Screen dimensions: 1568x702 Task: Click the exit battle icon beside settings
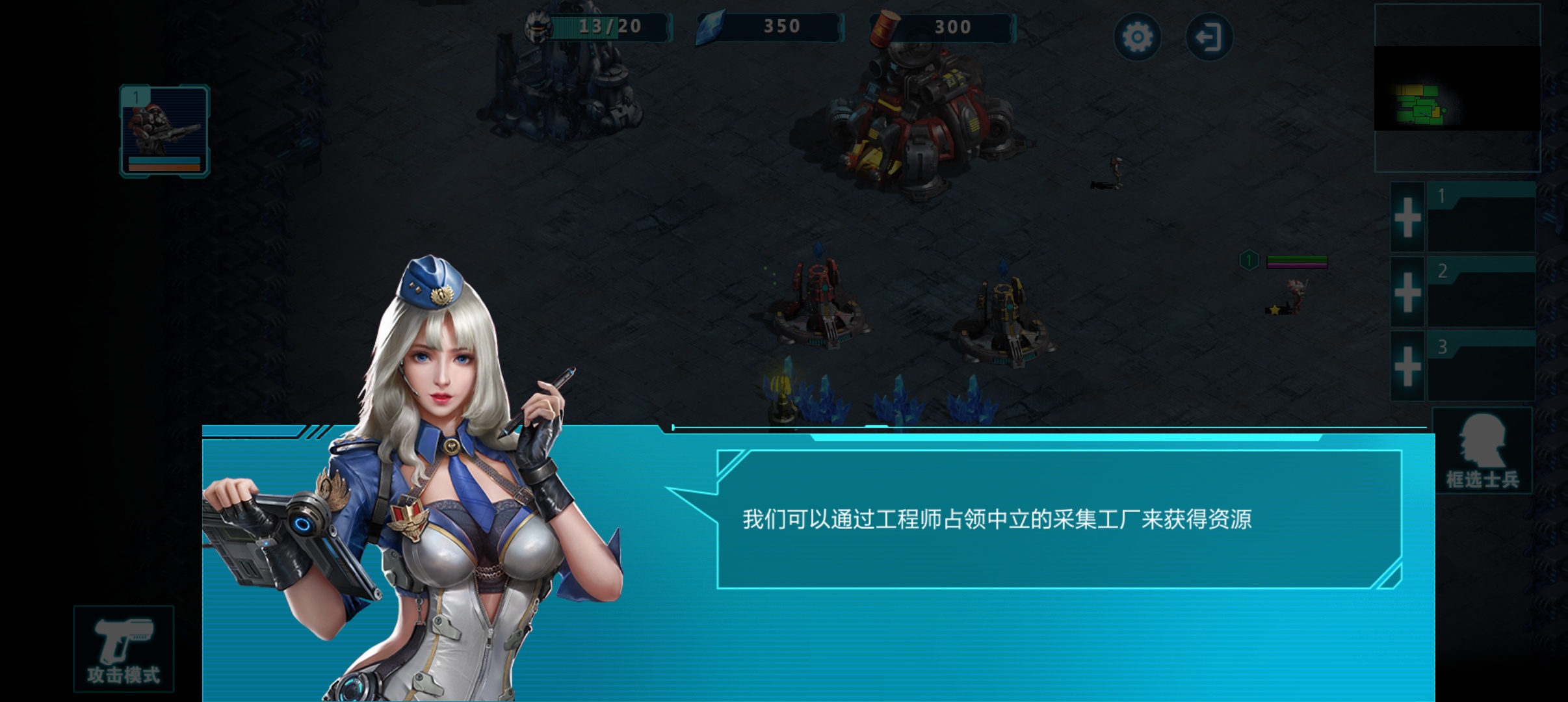point(1209,37)
